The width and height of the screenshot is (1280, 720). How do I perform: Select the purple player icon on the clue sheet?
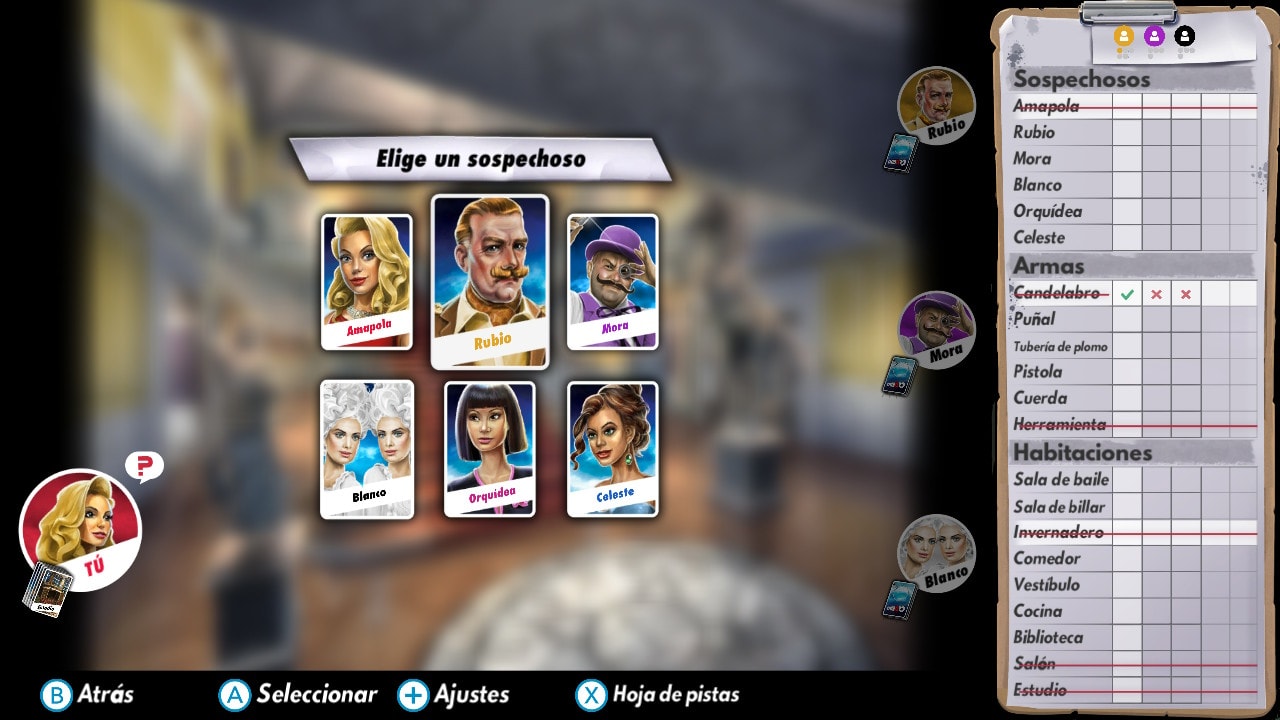point(1153,34)
